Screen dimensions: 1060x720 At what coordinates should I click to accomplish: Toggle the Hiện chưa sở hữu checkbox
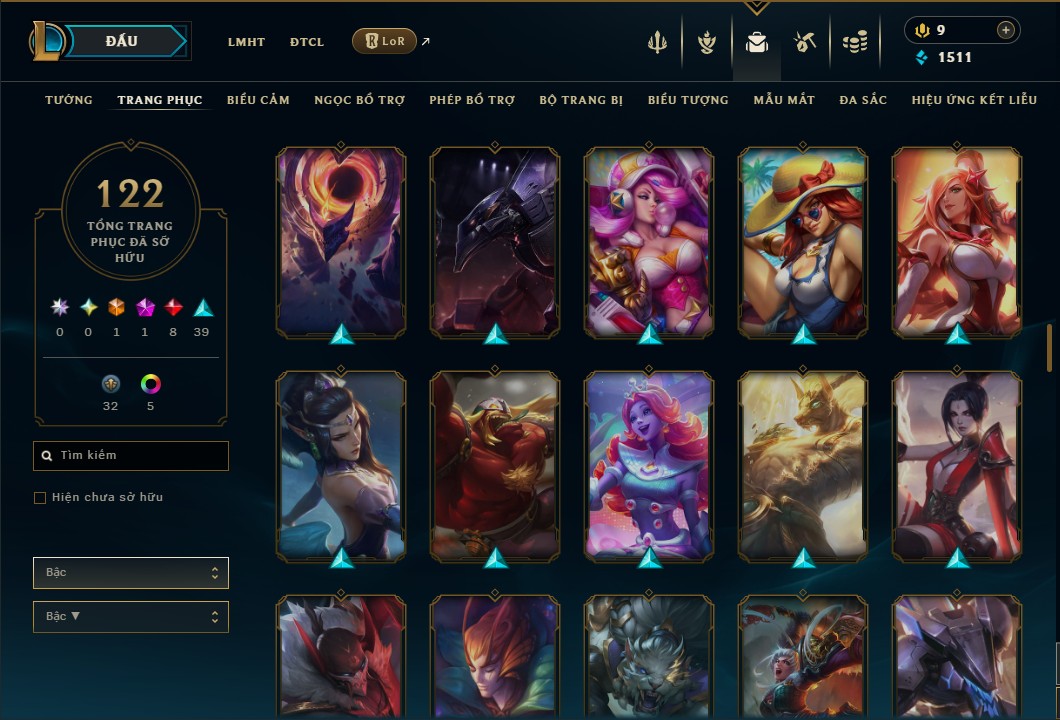40,498
